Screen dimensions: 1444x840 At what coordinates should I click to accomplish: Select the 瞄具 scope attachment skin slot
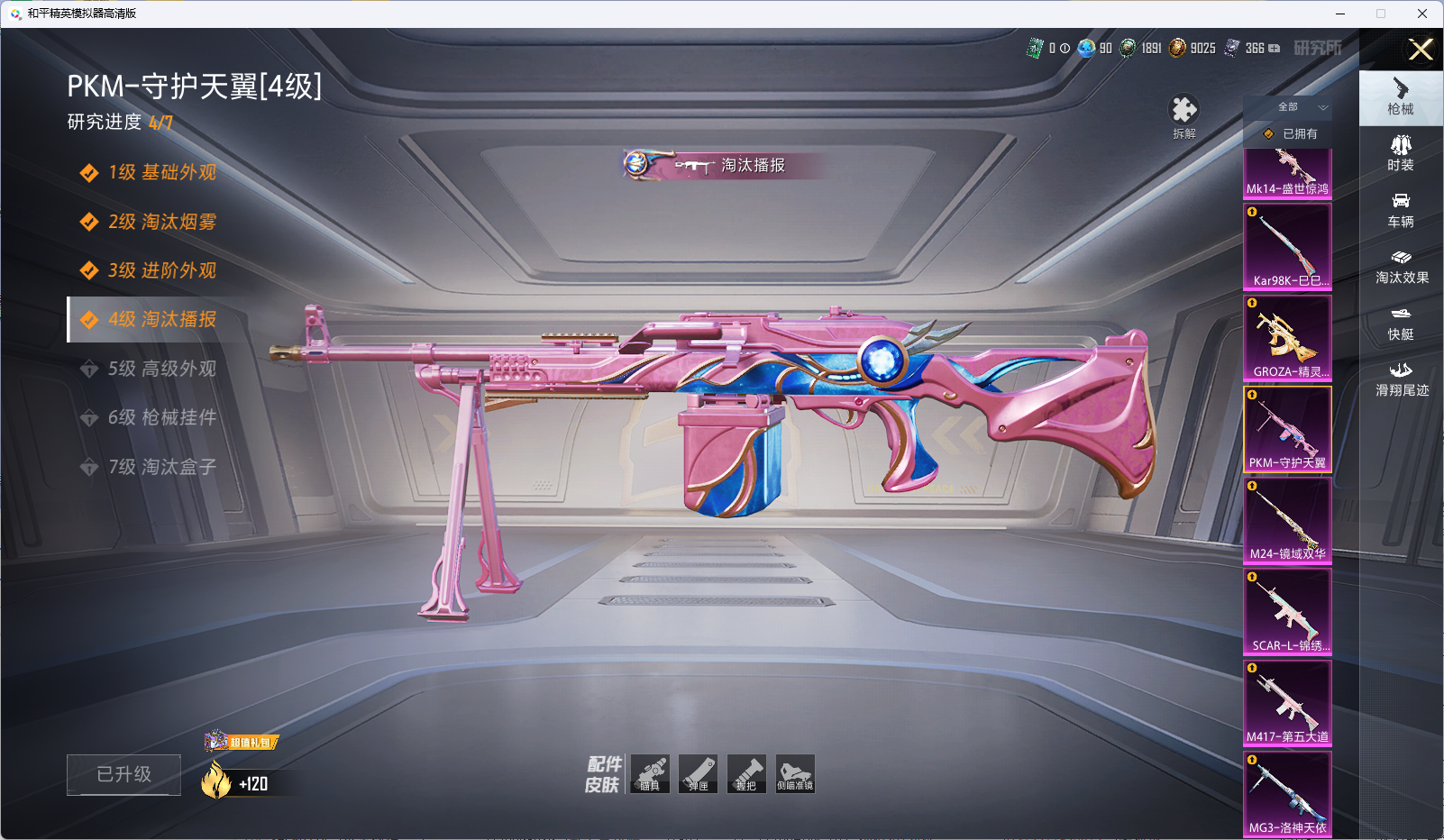pyautogui.click(x=650, y=773)
